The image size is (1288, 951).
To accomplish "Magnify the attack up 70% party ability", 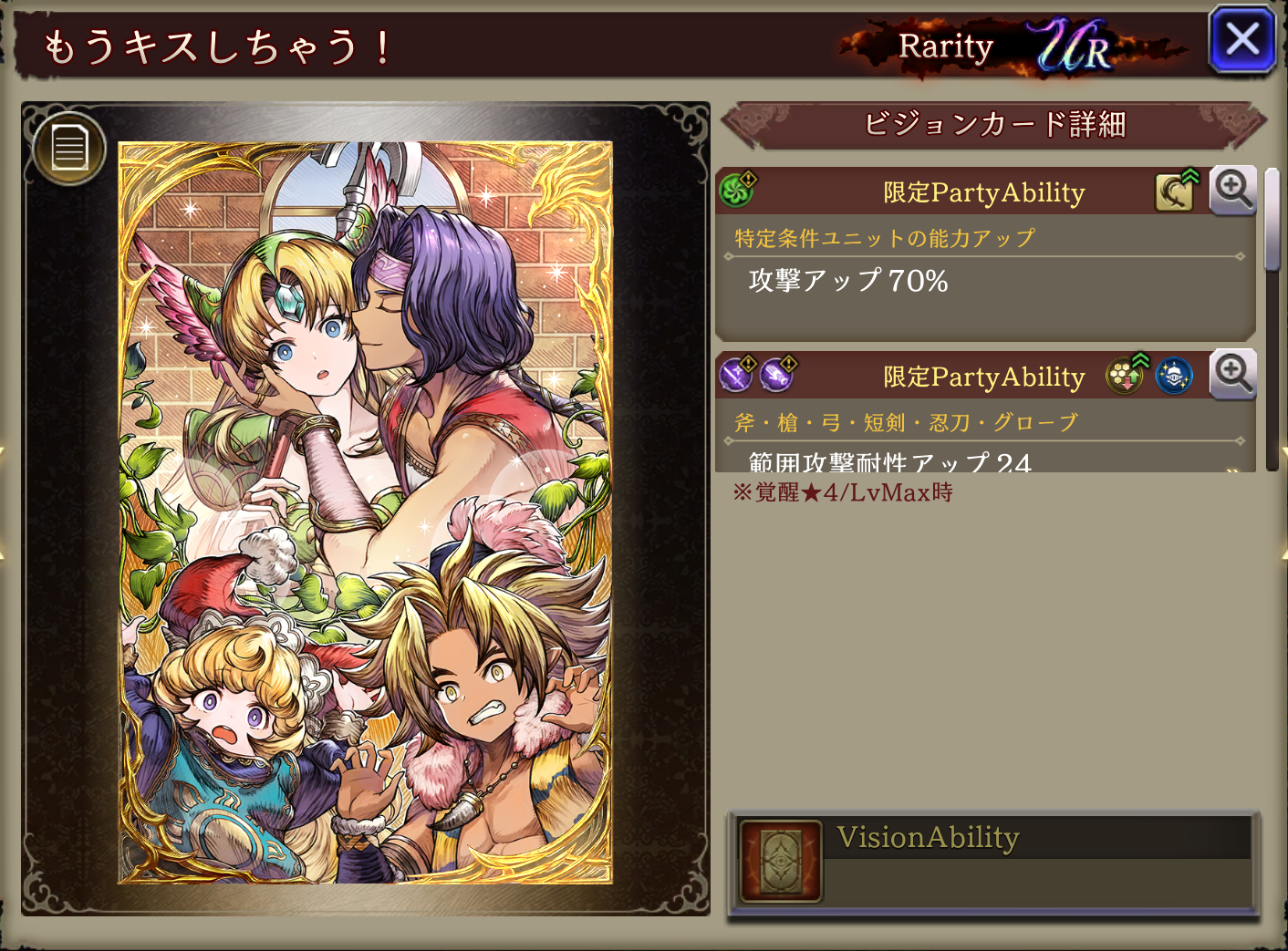I will point(1232,191).
